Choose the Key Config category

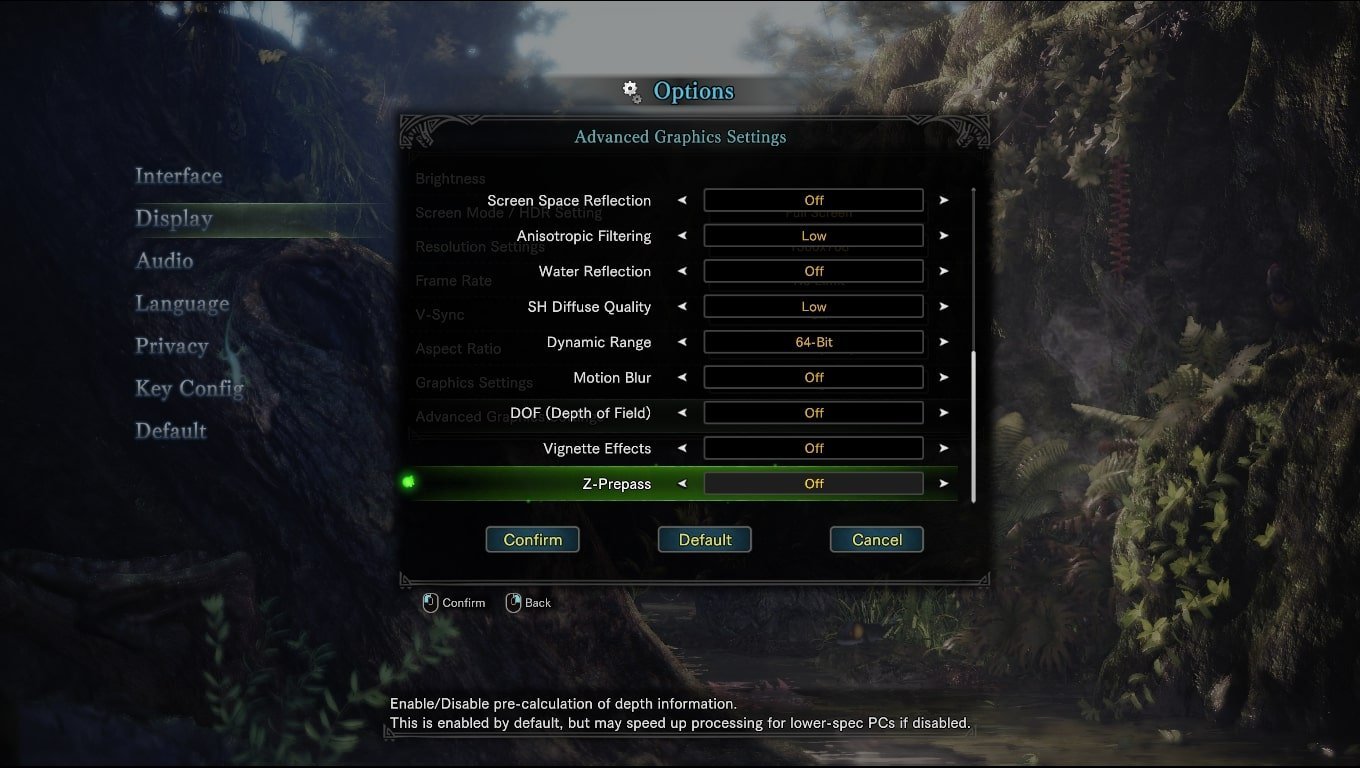tap(190, 389)
